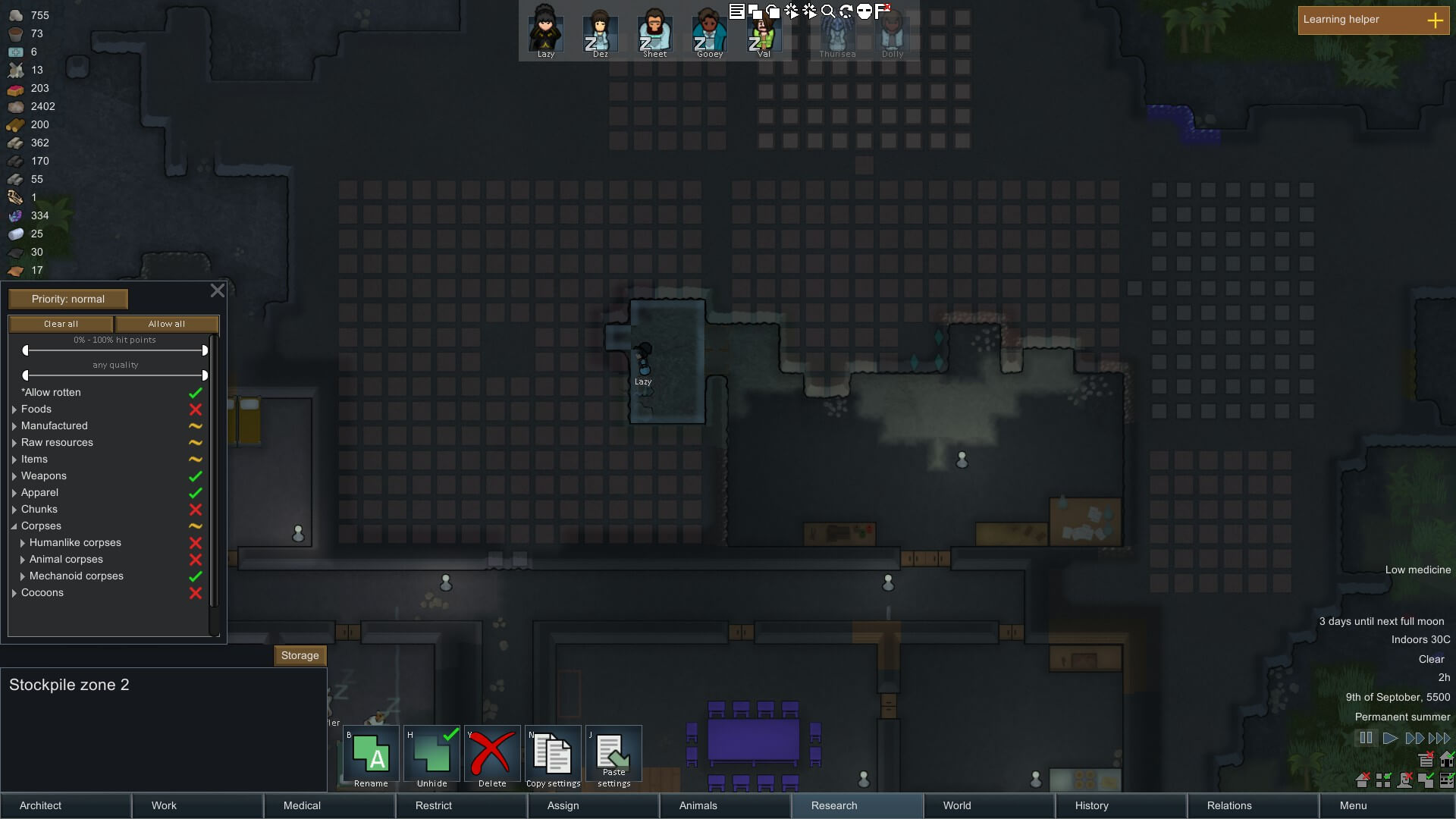Screen dimensions: 1456x819
Task: Rename the stockpile zone
Action: click(371, 755)
